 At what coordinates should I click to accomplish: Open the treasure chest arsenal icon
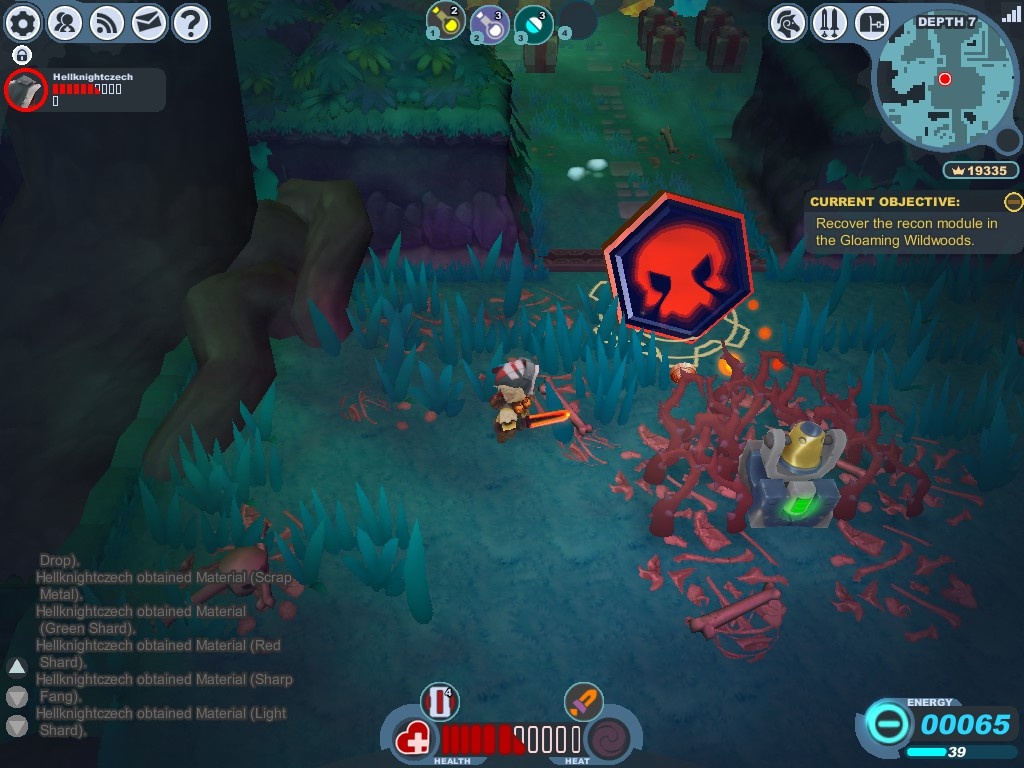pyautogui.click(x=873, y=22)
